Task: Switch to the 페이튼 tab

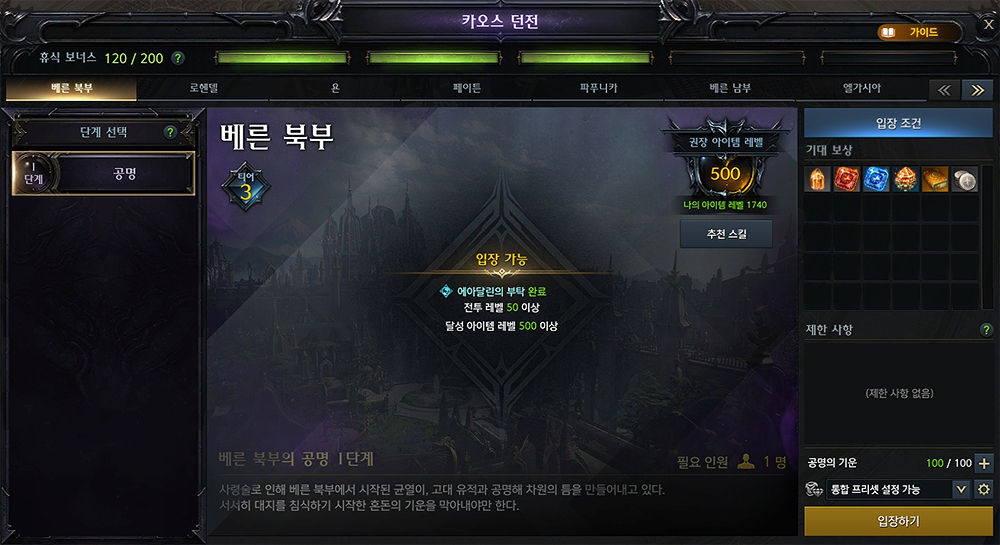Action: [x=467, y=88]
